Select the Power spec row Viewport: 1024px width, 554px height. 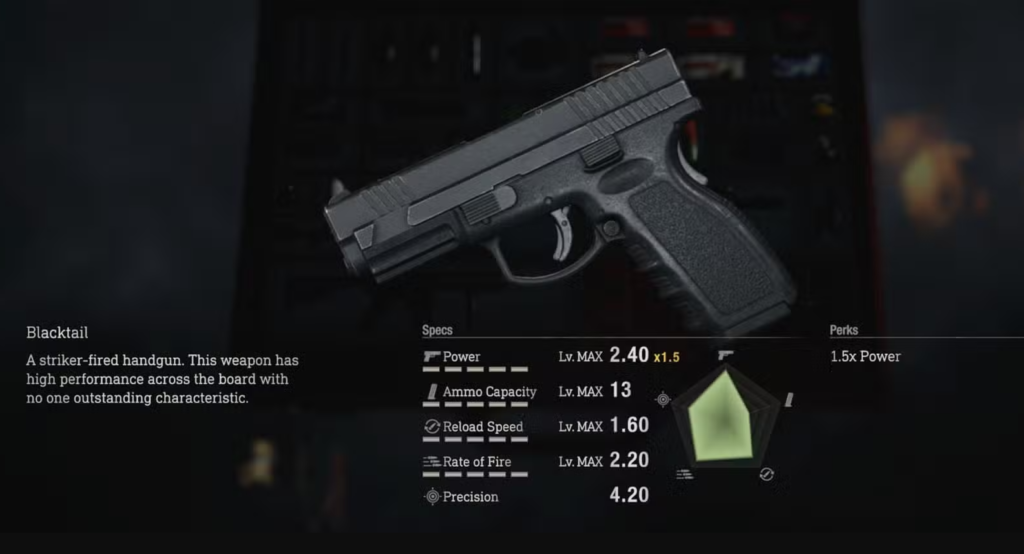click(x=462, y=357)
